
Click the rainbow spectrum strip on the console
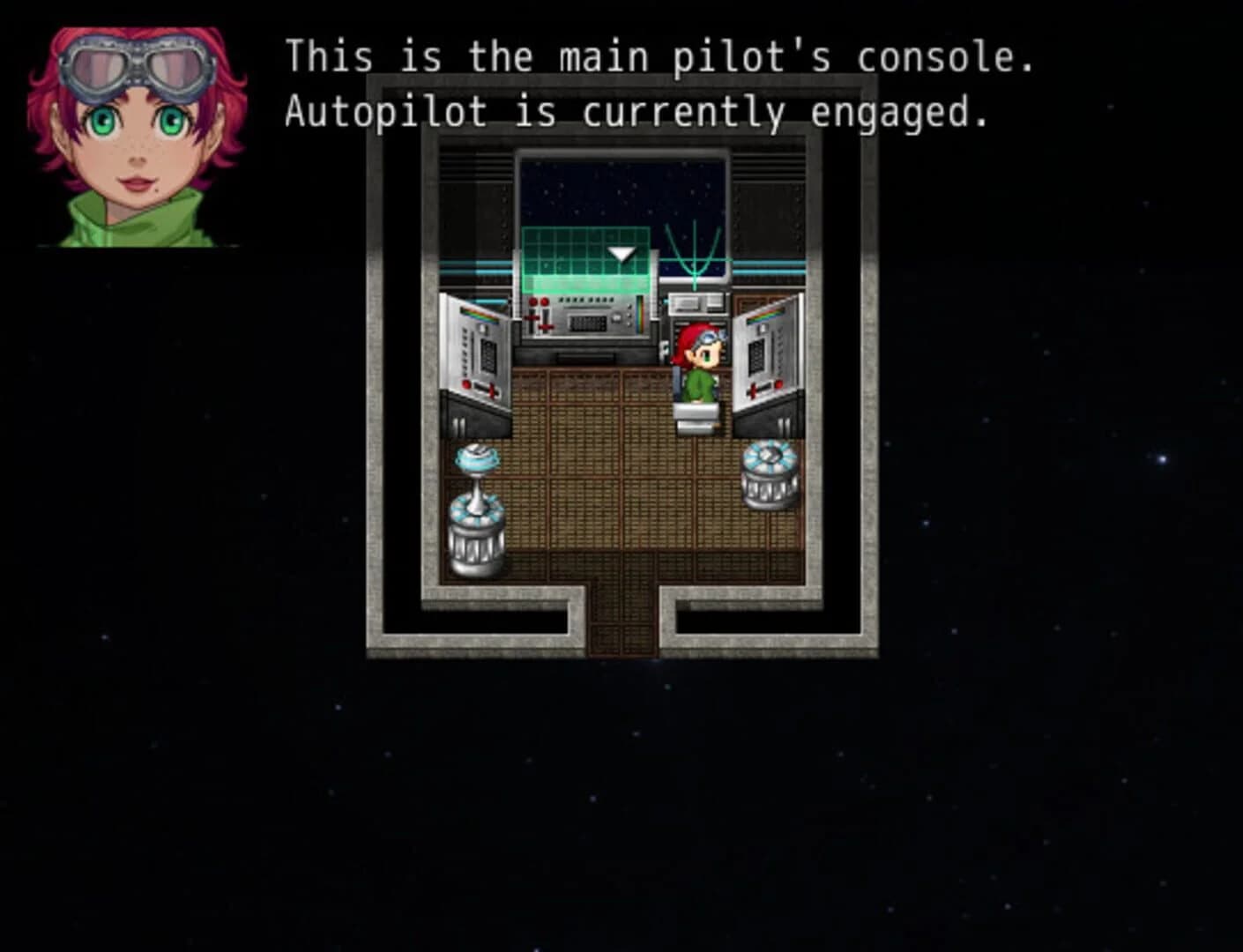click(640, 314)
